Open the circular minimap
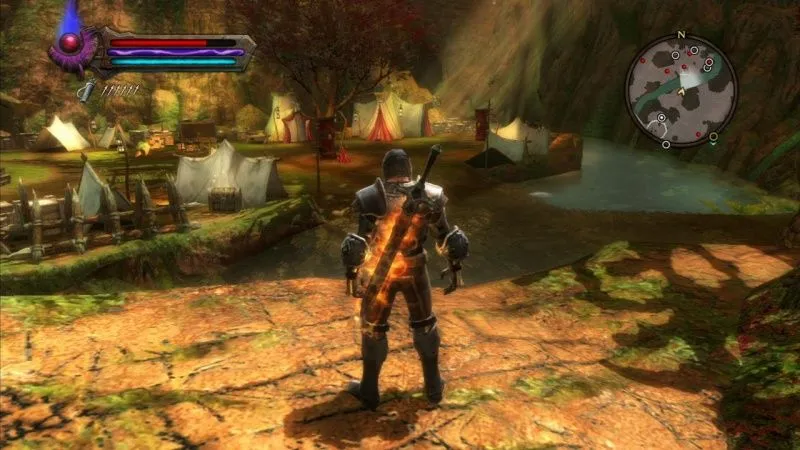Viewport: 800px width, 450px height. (x=681, y=89)
